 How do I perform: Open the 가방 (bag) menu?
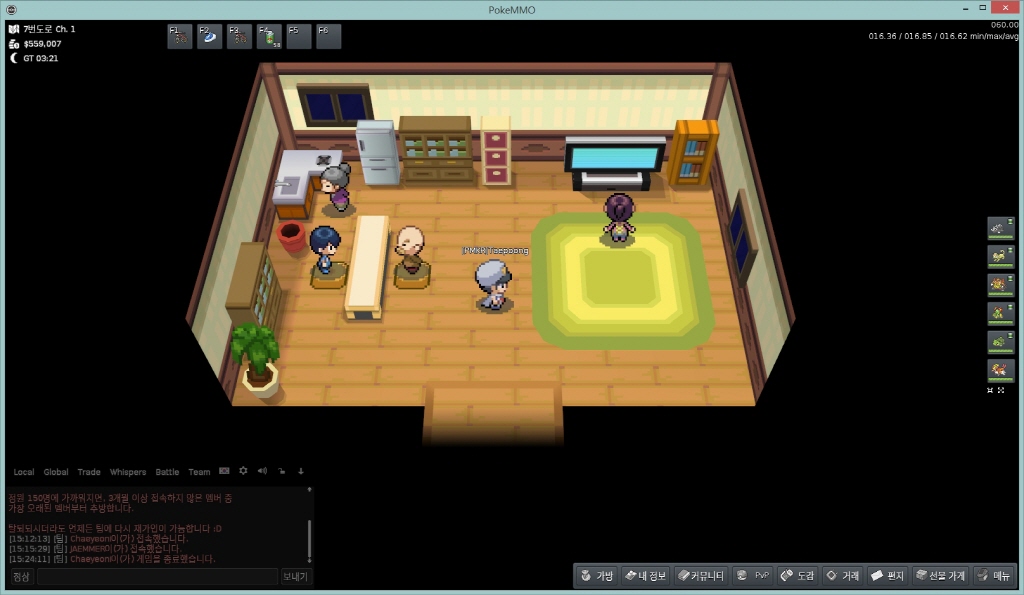point(597,576)
